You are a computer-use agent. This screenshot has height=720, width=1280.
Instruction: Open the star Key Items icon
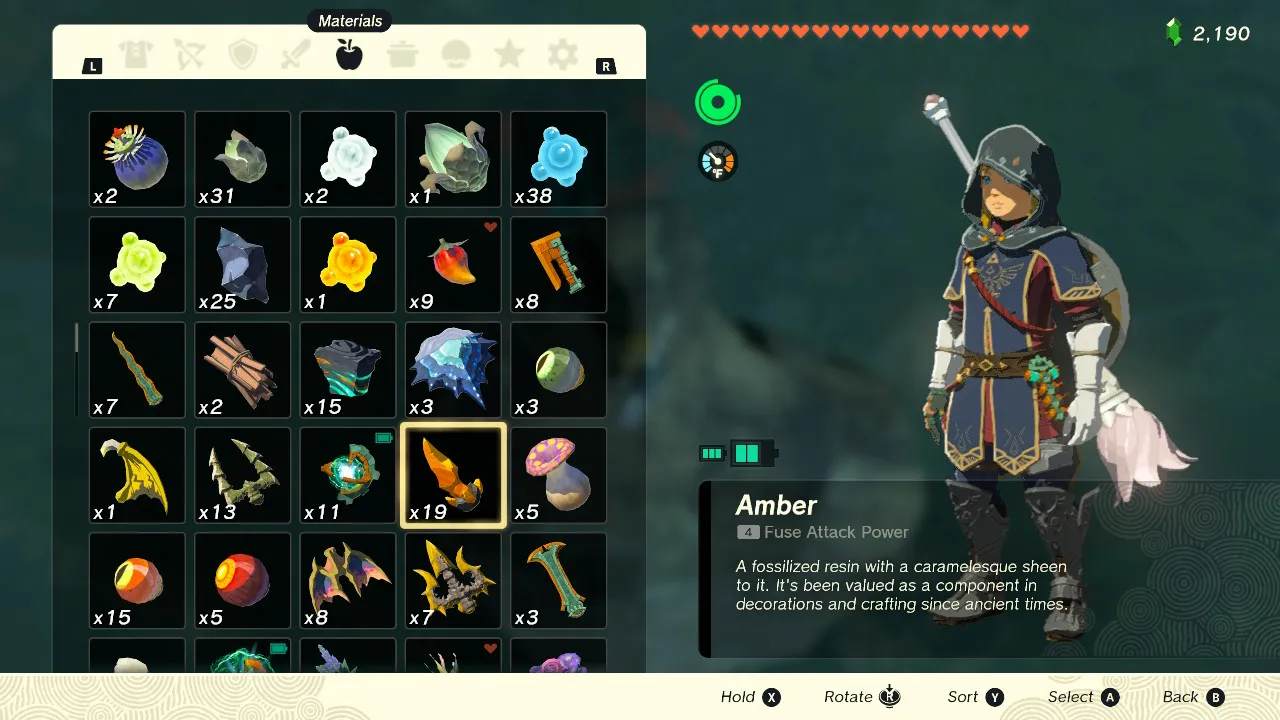(x=509, y=56)
